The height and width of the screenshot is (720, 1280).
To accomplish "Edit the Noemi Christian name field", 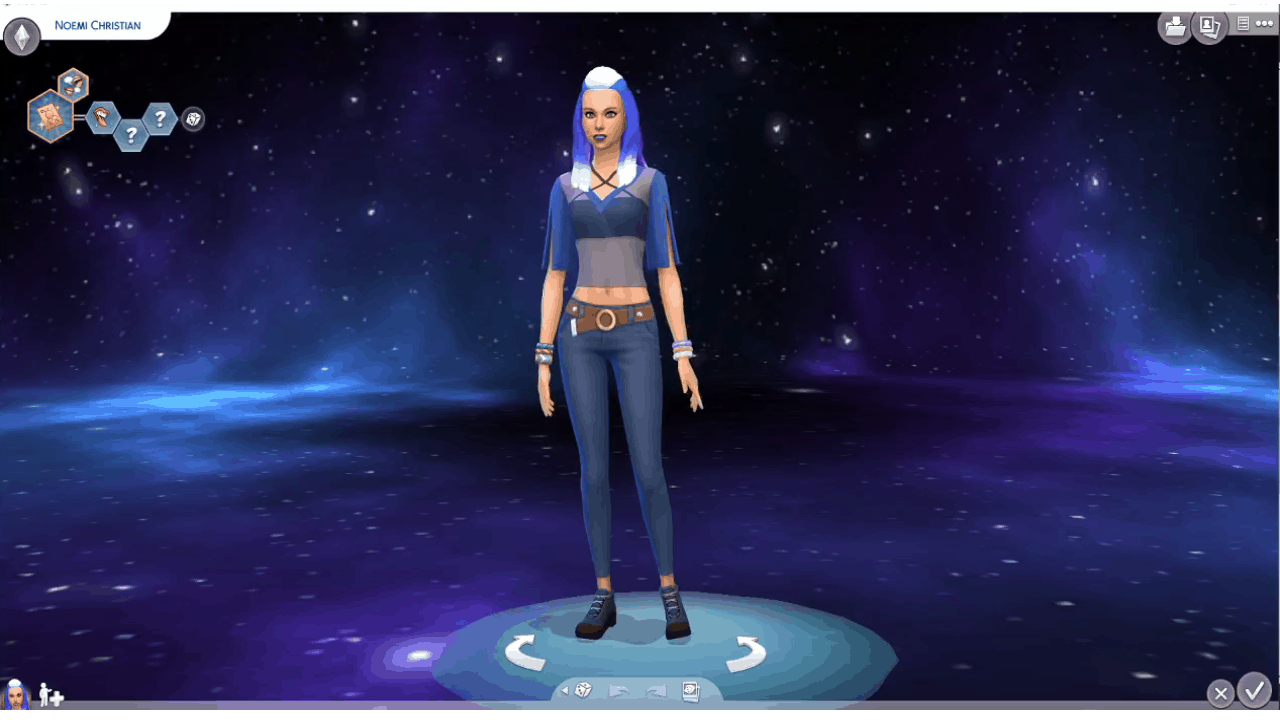I will (98, 25).
